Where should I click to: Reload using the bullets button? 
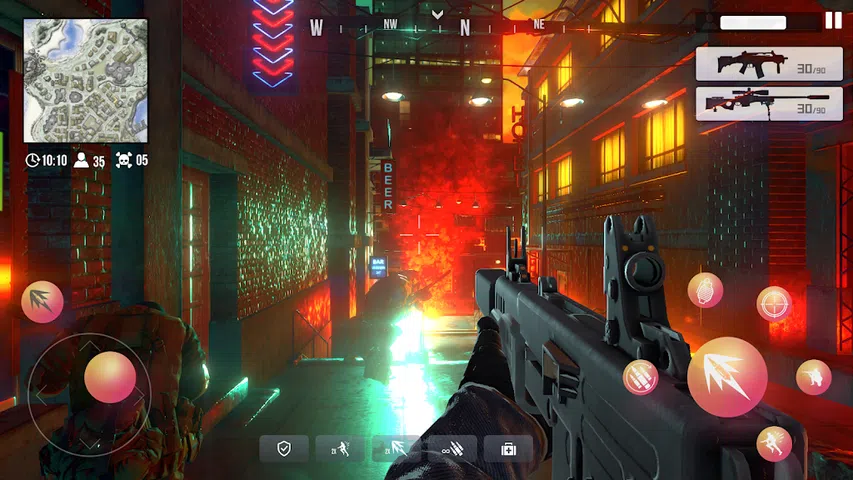(x=640, y=377)
